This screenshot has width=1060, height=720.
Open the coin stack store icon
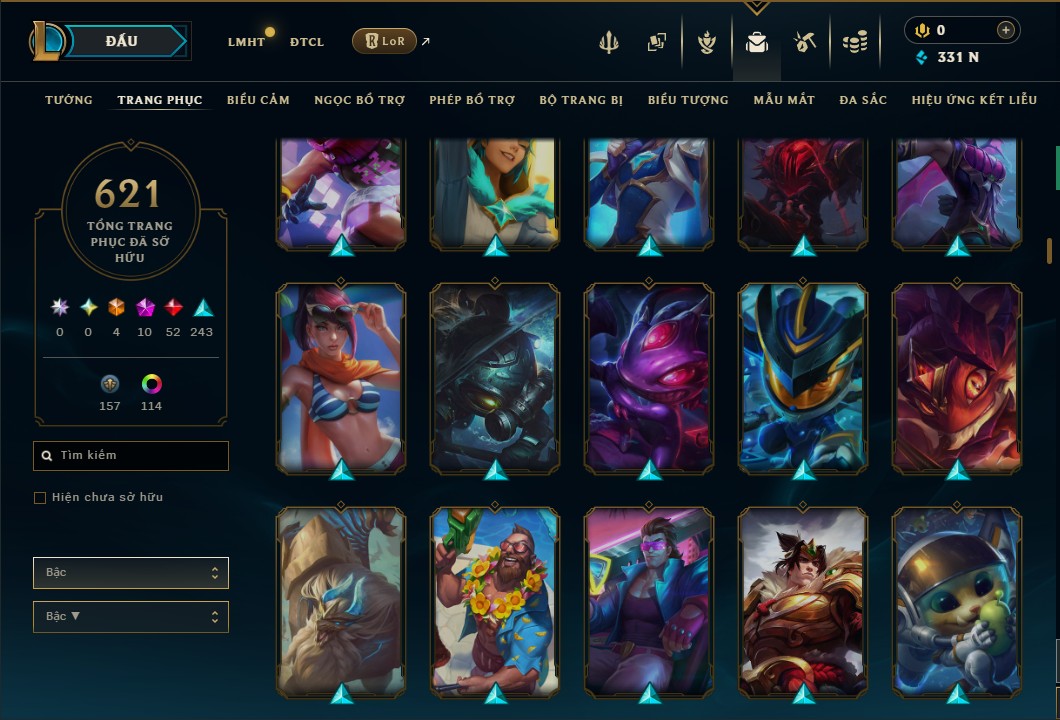(x=854, y=42)
